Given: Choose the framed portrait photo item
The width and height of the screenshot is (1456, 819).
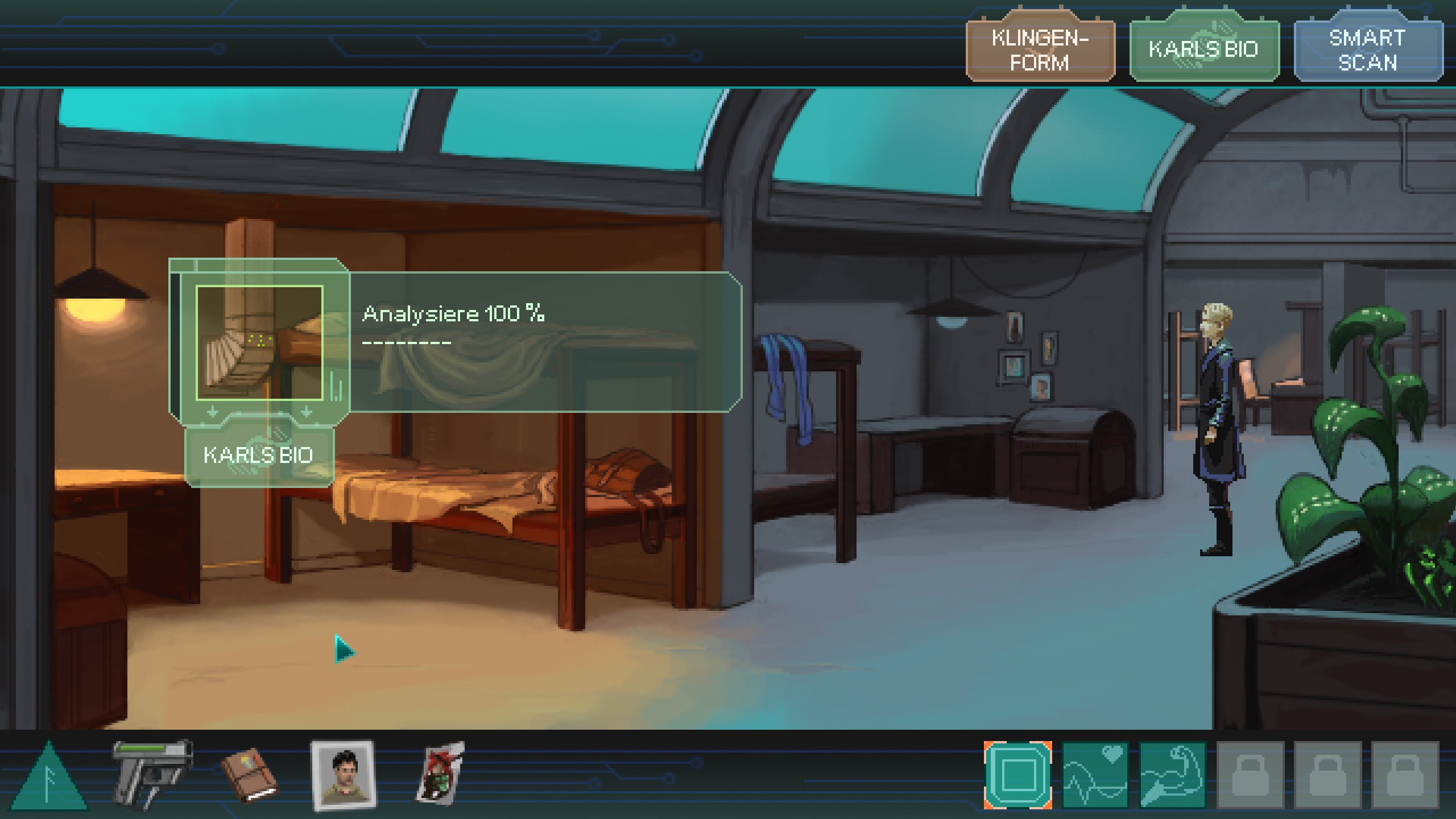Looking at the screenshot, I should (x=342, y=775).
